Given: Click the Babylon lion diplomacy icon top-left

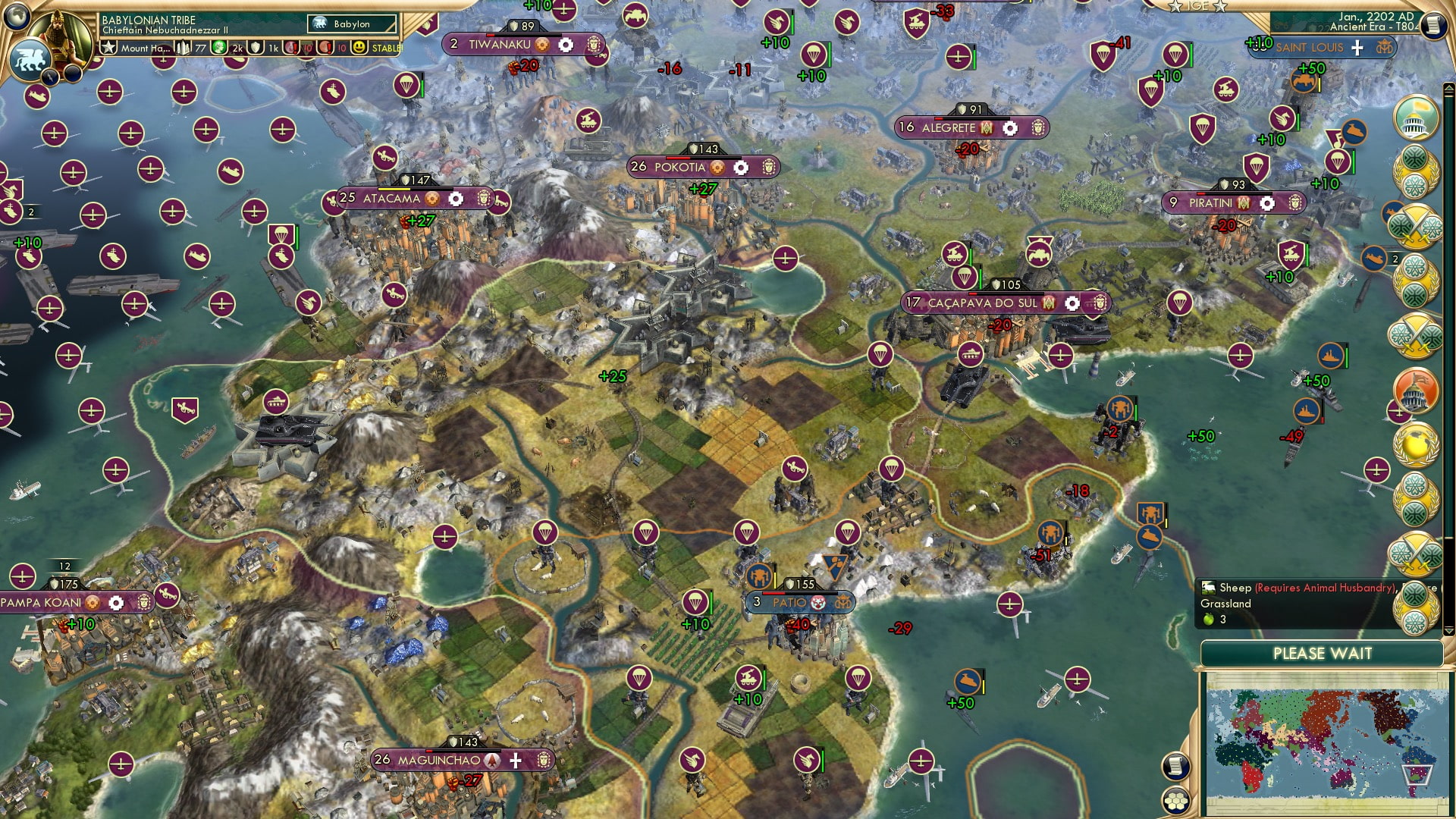Looking at the screenshot, I should tap(31, 59).
